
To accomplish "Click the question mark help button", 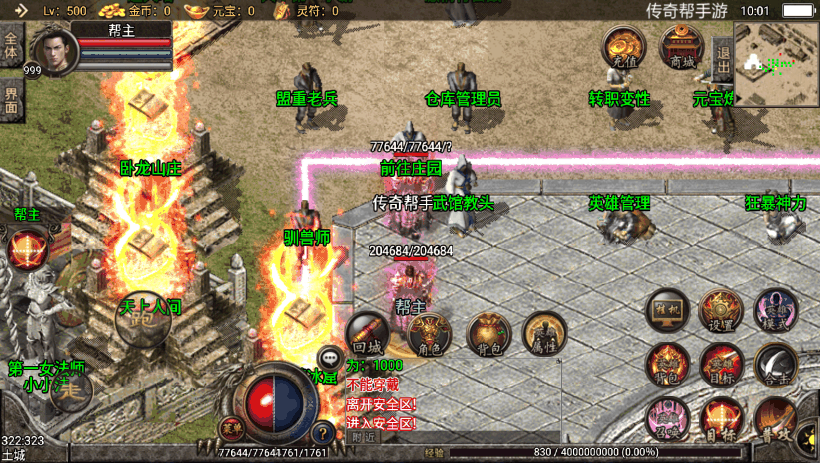I will (x=322, y=433).
